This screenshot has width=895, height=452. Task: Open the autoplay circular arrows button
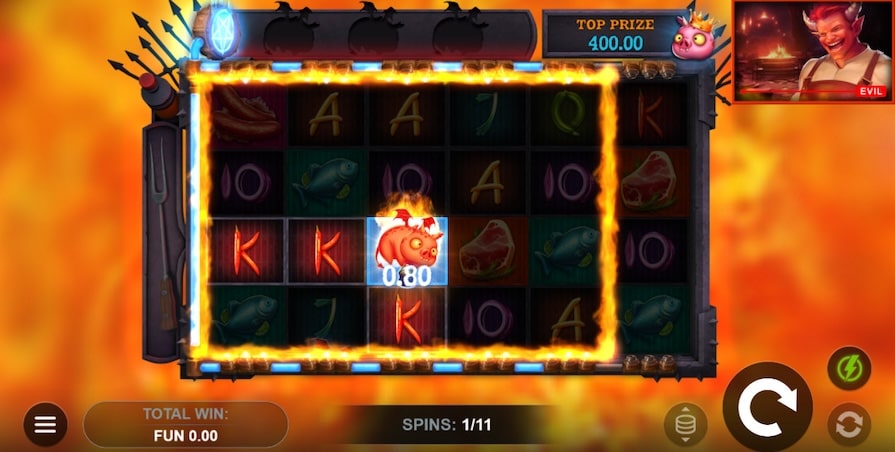[848, 425]
